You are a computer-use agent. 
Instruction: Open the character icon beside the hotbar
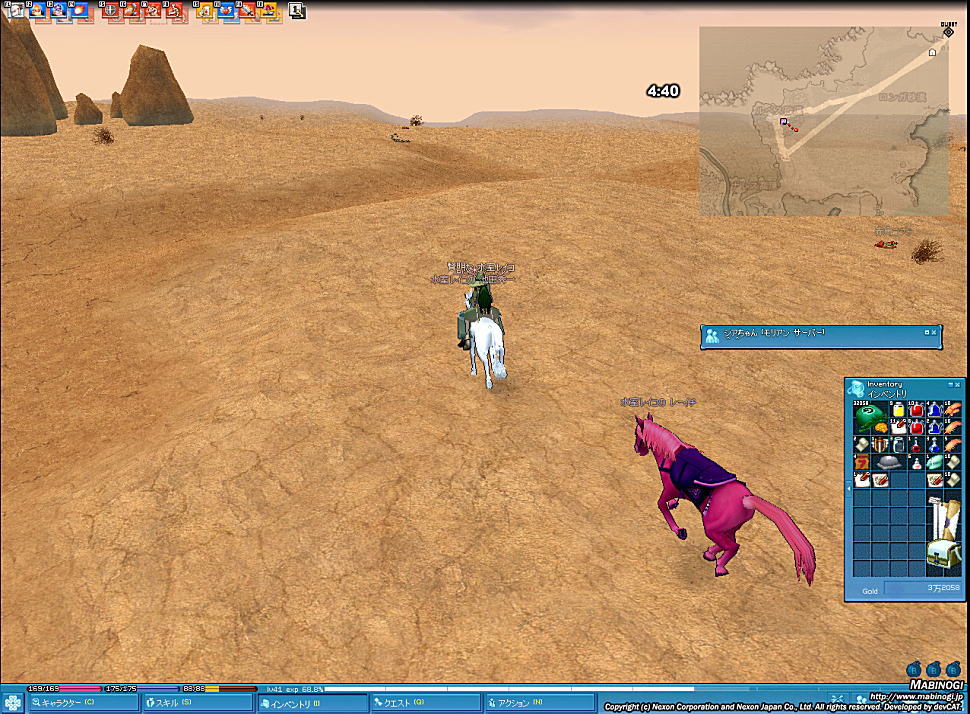(x=297, y=11)
